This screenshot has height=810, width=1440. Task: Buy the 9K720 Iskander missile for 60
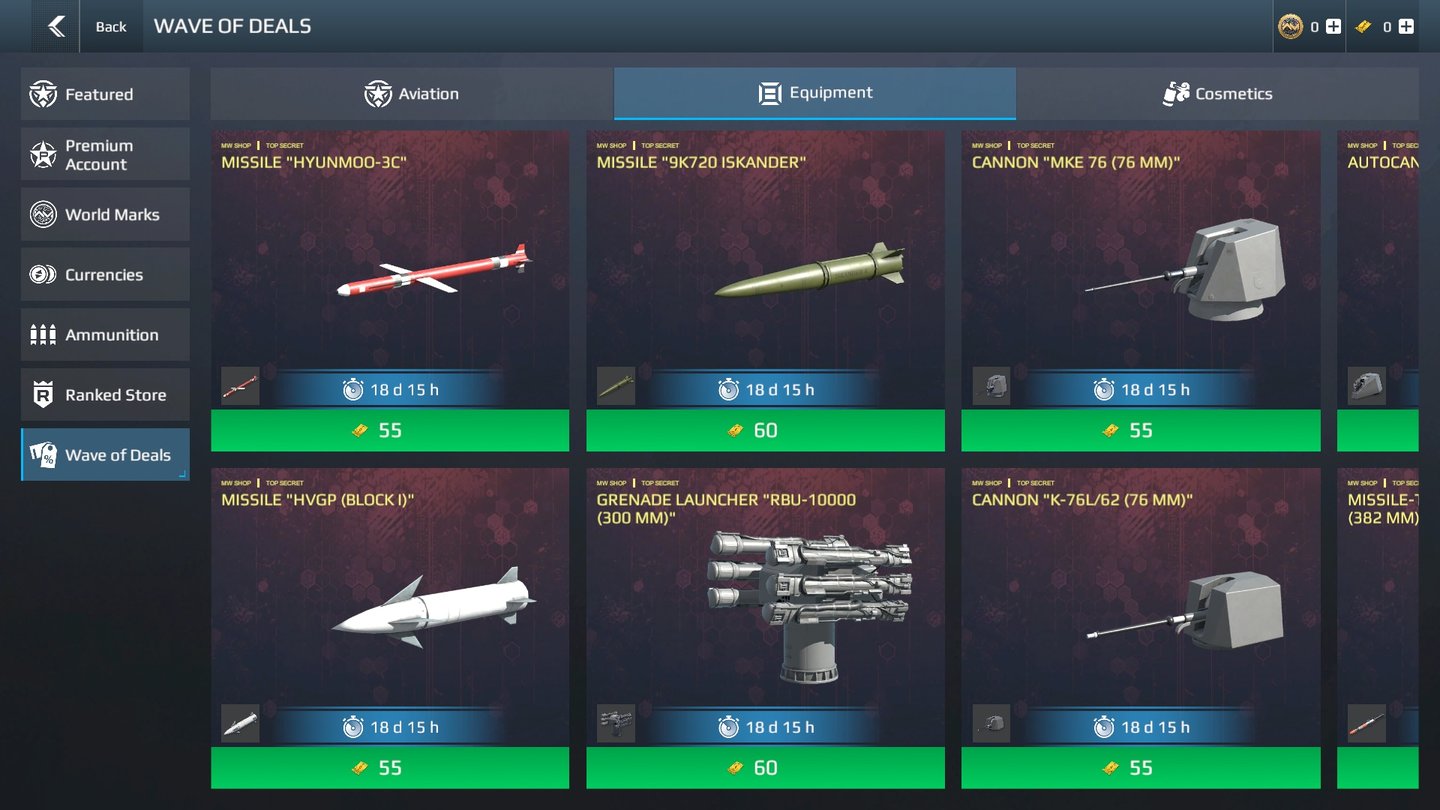[x=765, y=430]
